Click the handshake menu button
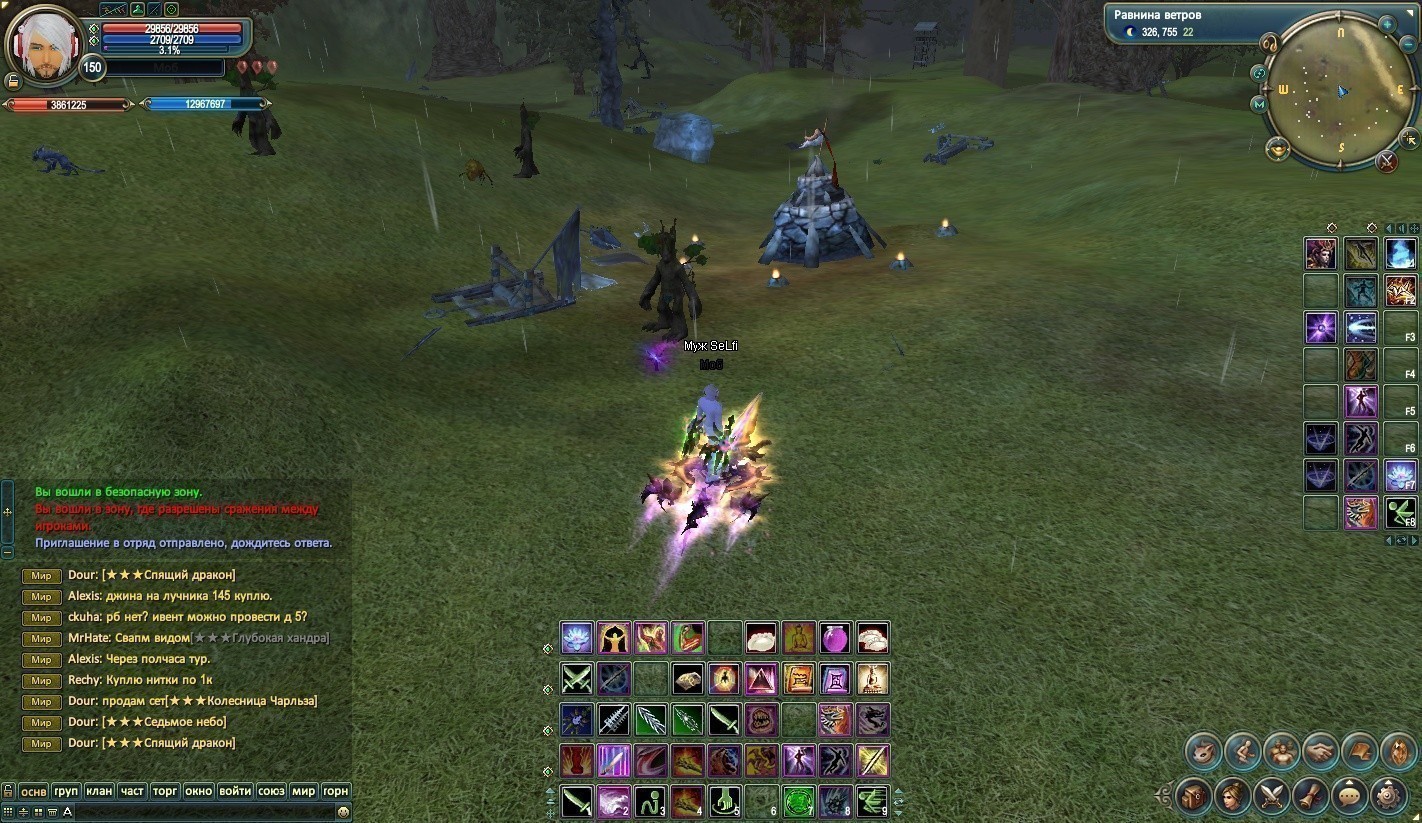 pos(1320,751)
